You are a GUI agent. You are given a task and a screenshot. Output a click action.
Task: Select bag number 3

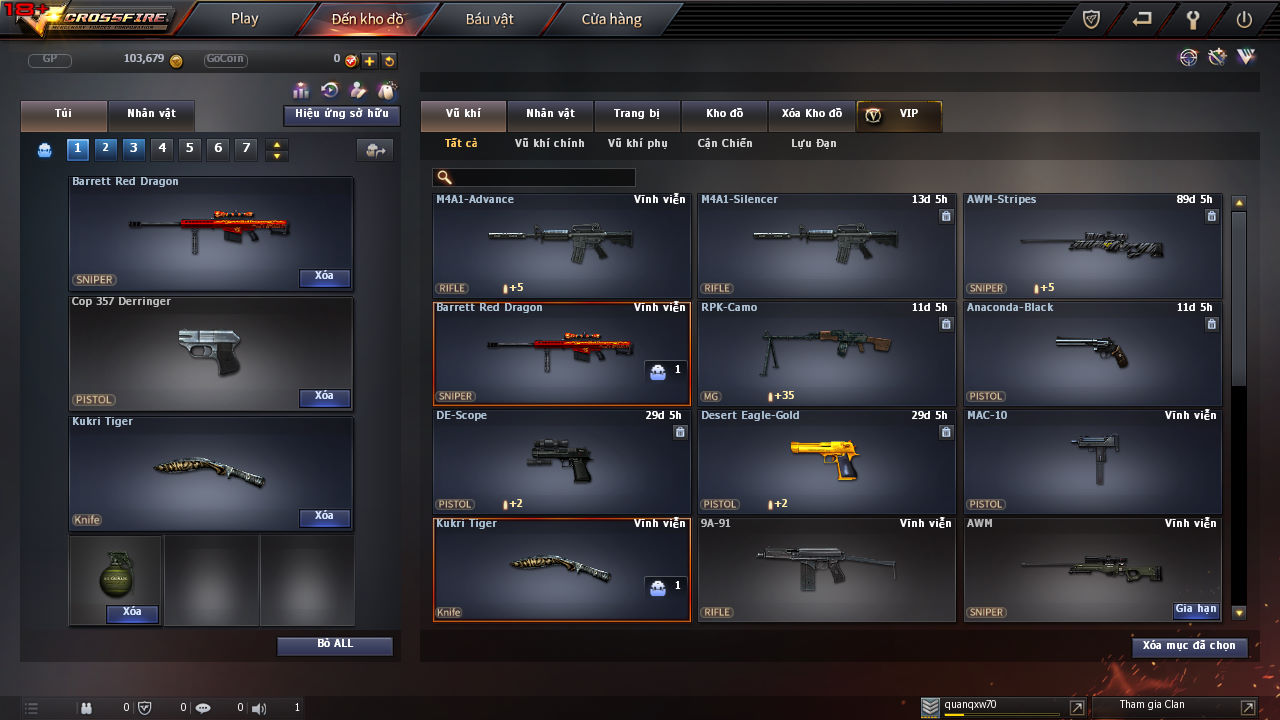pyautogui.click(x=134, y=149)
